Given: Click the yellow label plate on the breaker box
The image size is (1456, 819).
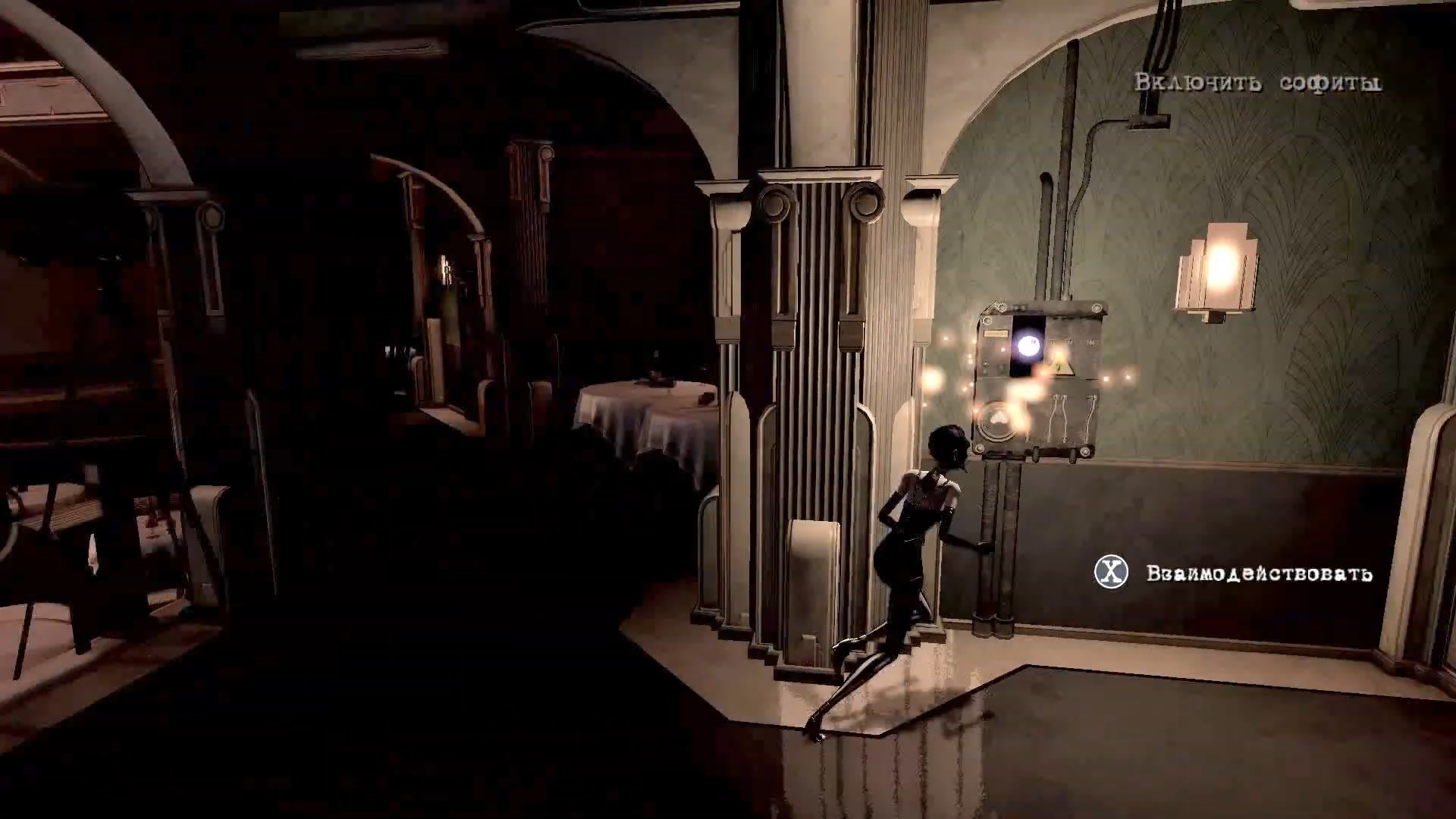Looking at the screenshot, I should pyautogui.click(x=995, y=334).
